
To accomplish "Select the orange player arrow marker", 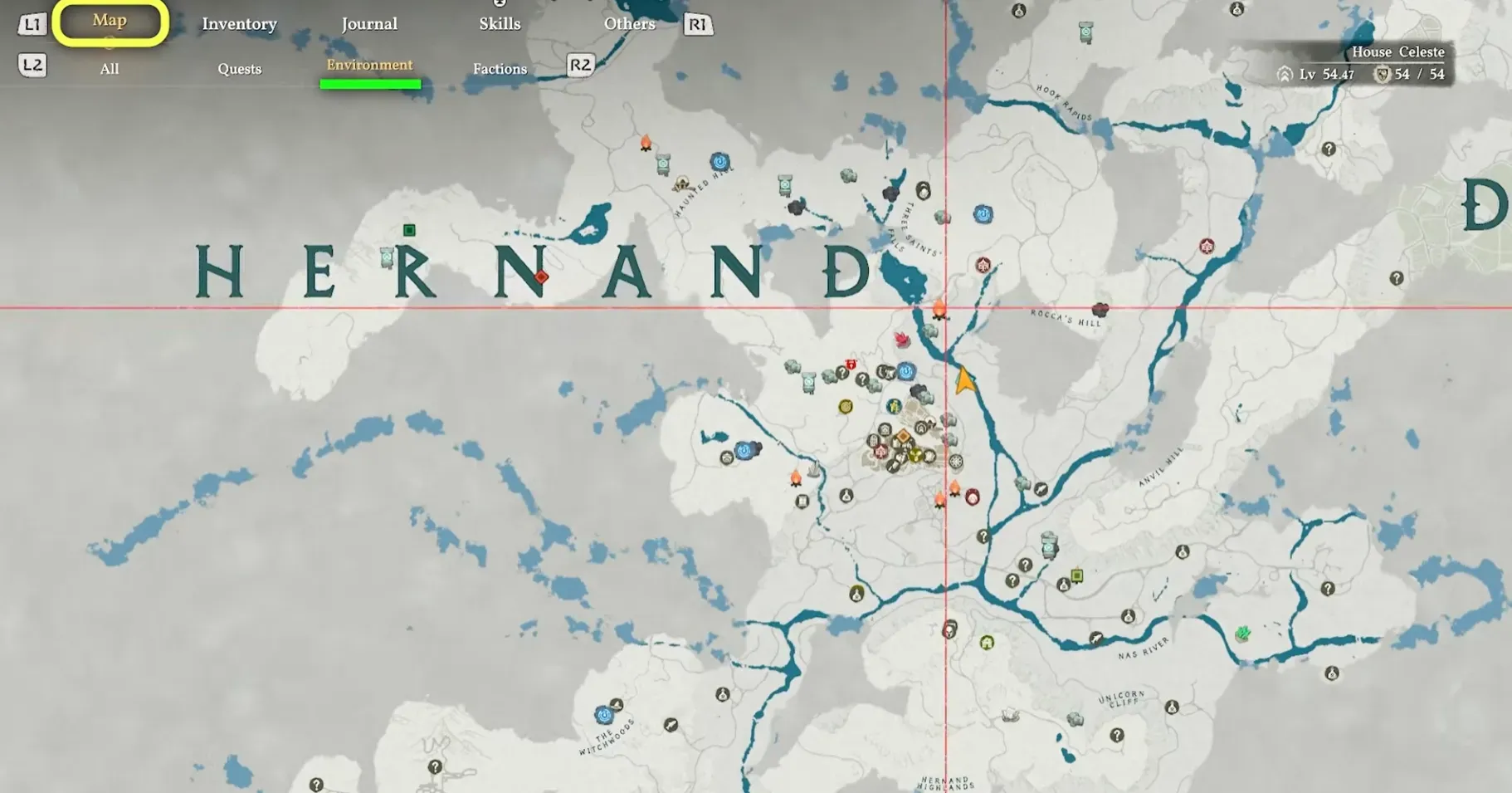I will coord(965,379).
